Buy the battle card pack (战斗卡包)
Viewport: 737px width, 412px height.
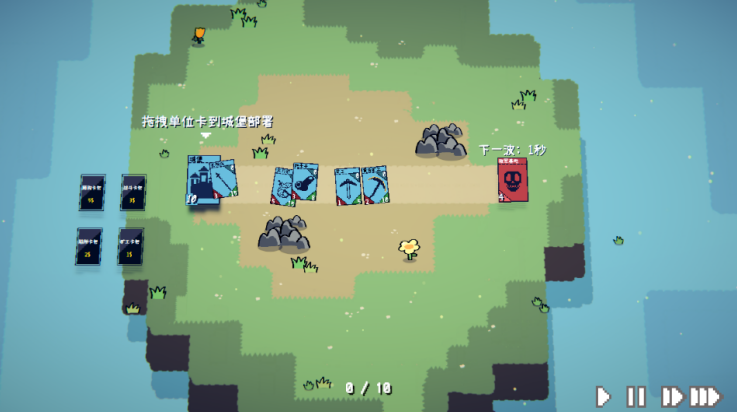tap(133, 193)
